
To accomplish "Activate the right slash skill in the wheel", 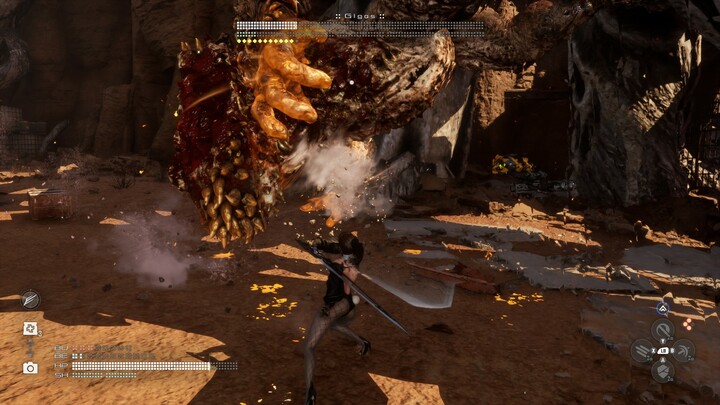I will [x=683, y=351].
